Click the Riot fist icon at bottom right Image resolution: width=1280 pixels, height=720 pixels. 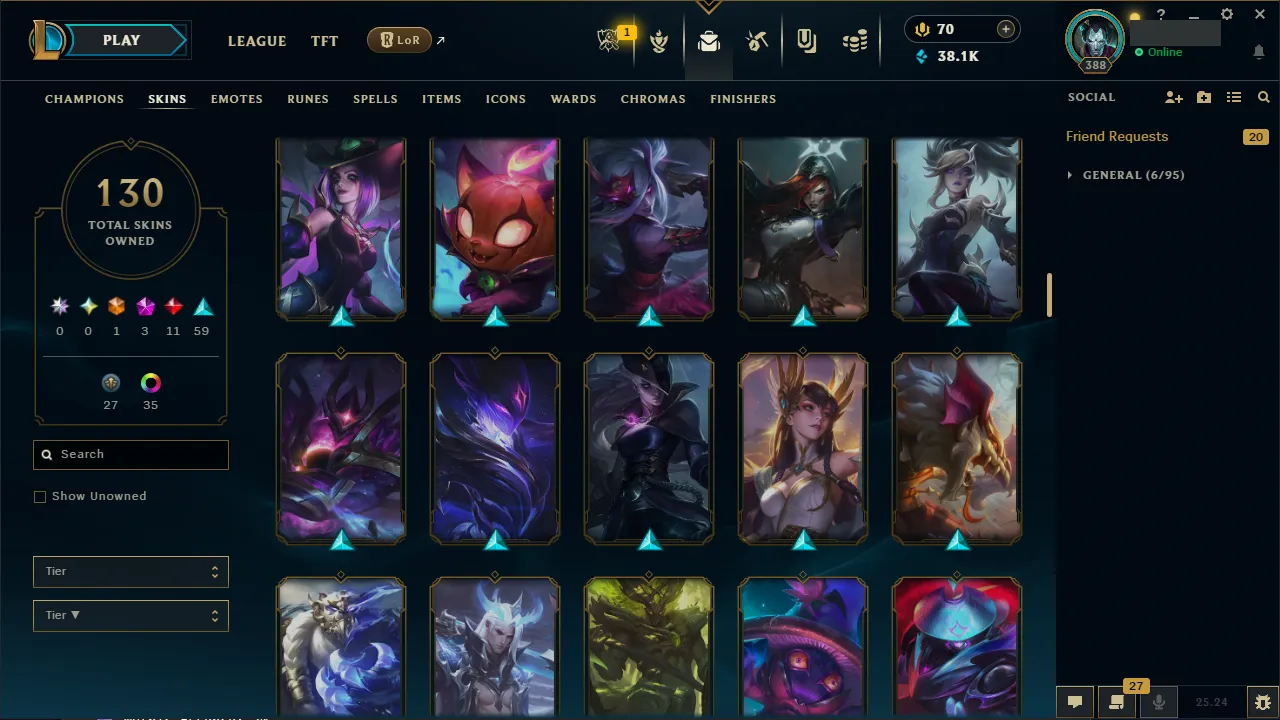pyautogui.click(x=1261, y=701)
